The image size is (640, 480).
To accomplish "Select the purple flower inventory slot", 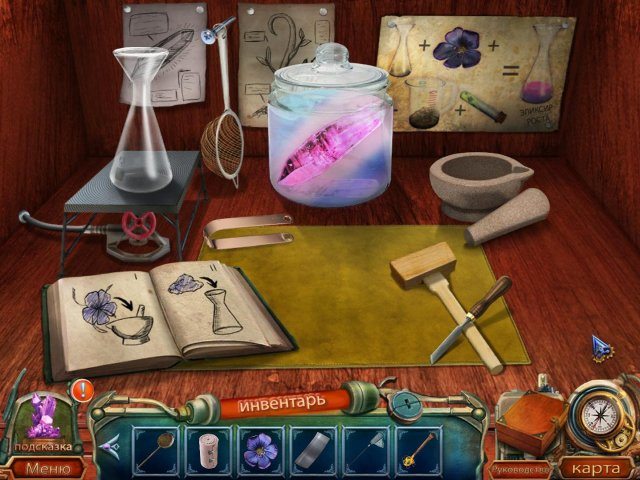I will [261, 449].
